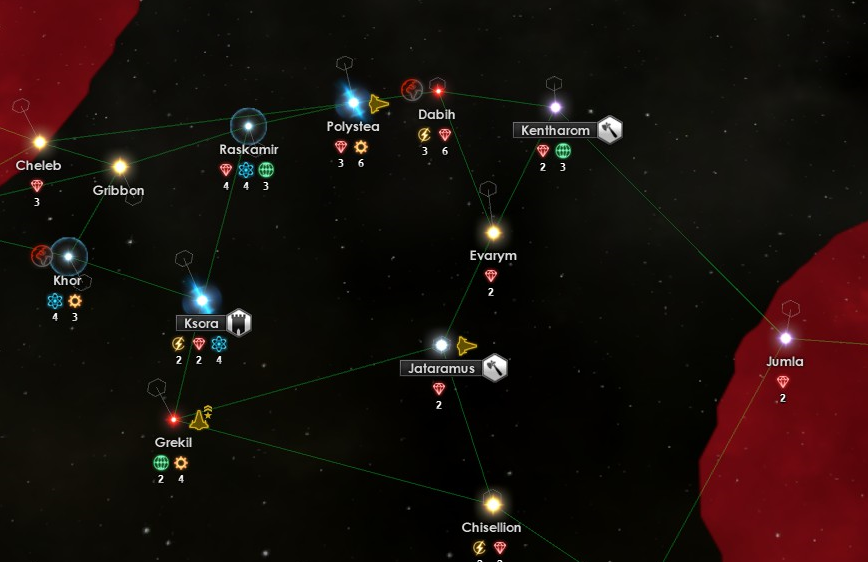Select the Gribbon star system
This screenshot has width=868, height=562.
pos(120,167)
